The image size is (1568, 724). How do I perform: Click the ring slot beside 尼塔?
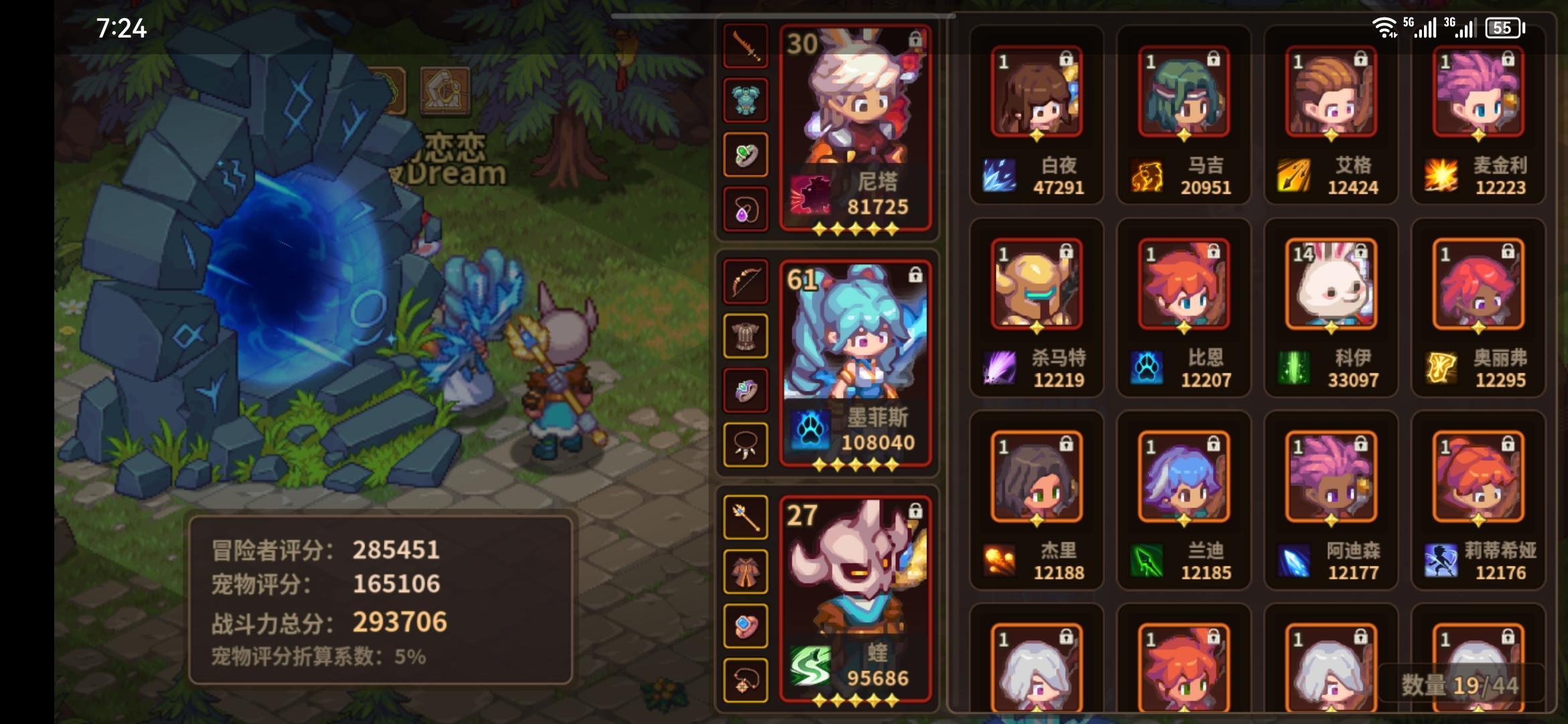click(x=746, y=152)
